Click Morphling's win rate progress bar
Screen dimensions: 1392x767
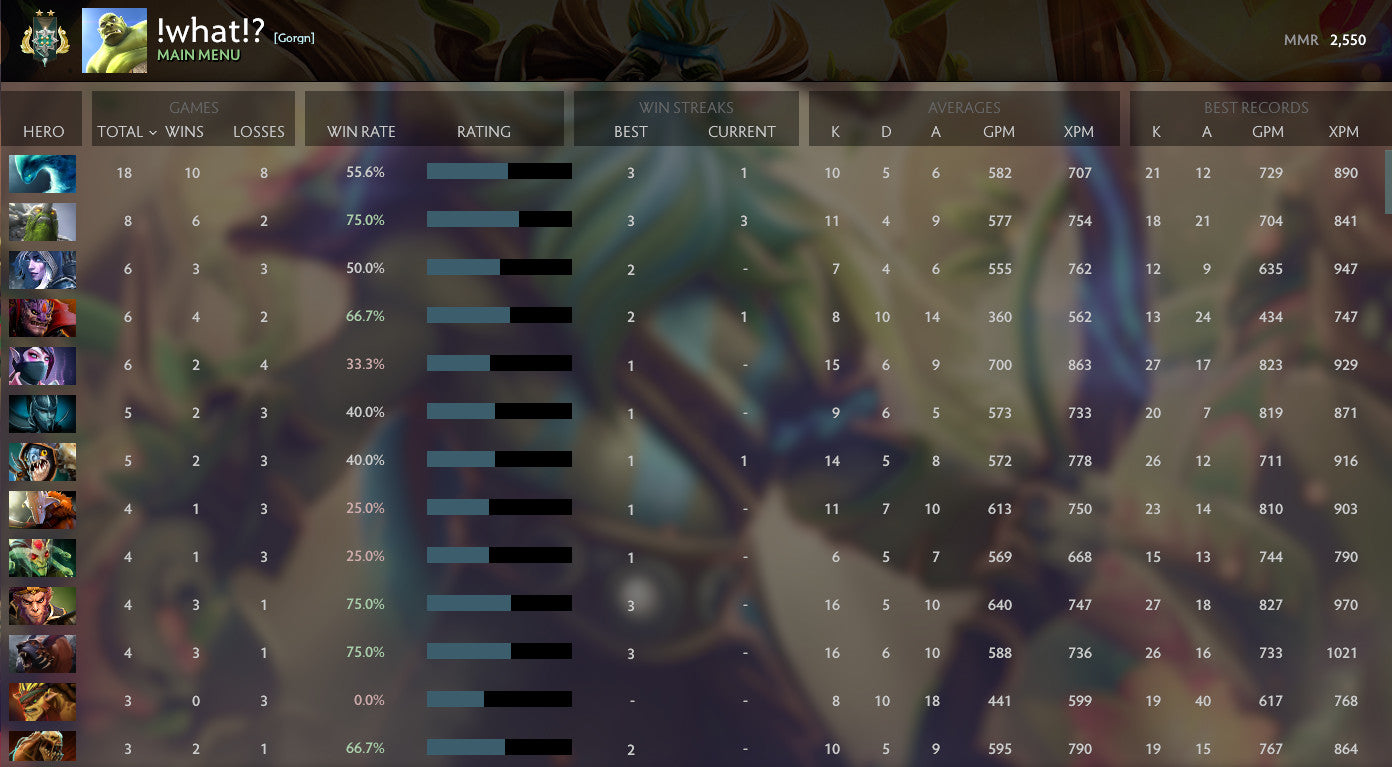point(498,172)
